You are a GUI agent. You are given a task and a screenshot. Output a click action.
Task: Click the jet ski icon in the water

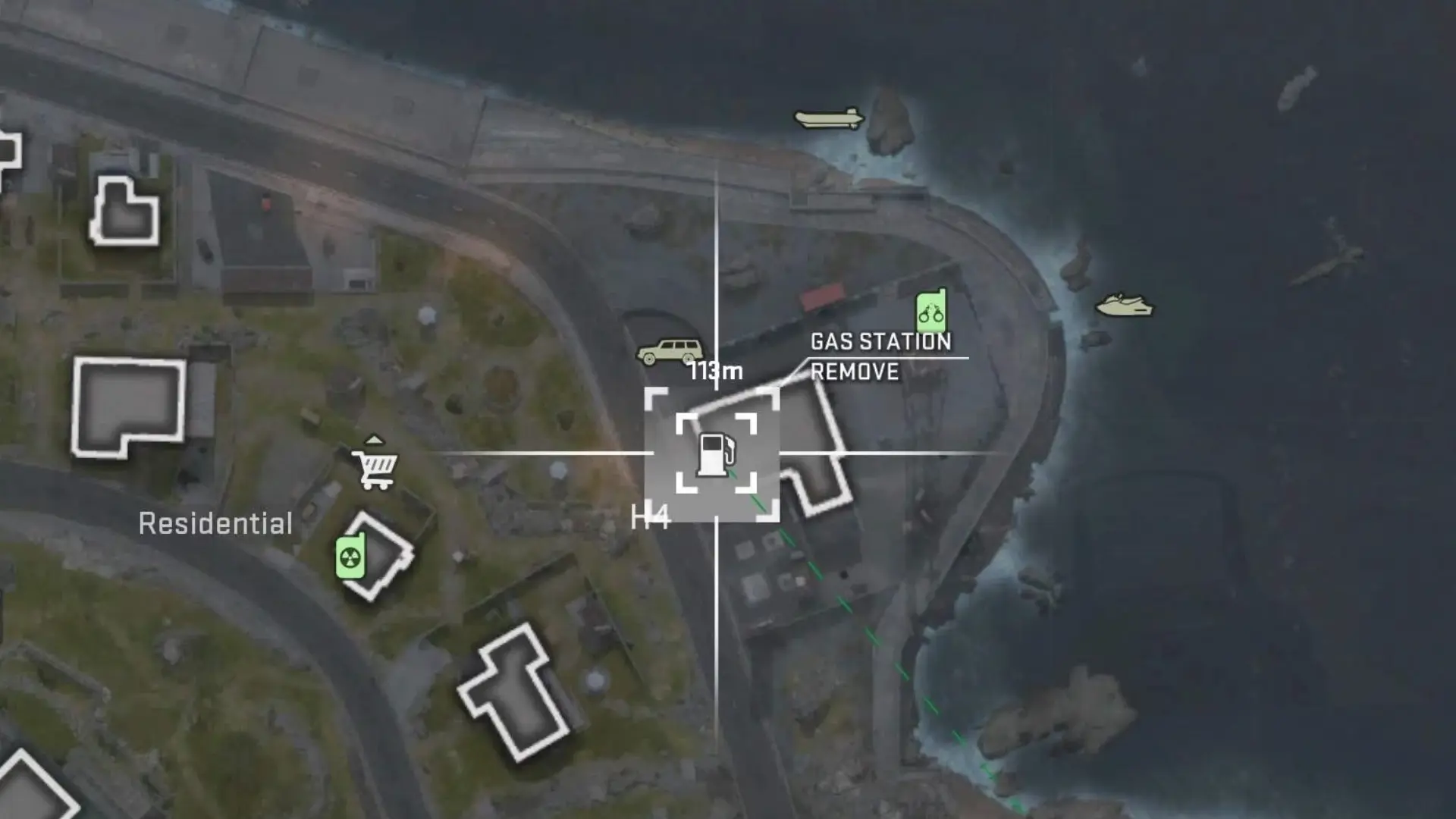point(1125,306)
